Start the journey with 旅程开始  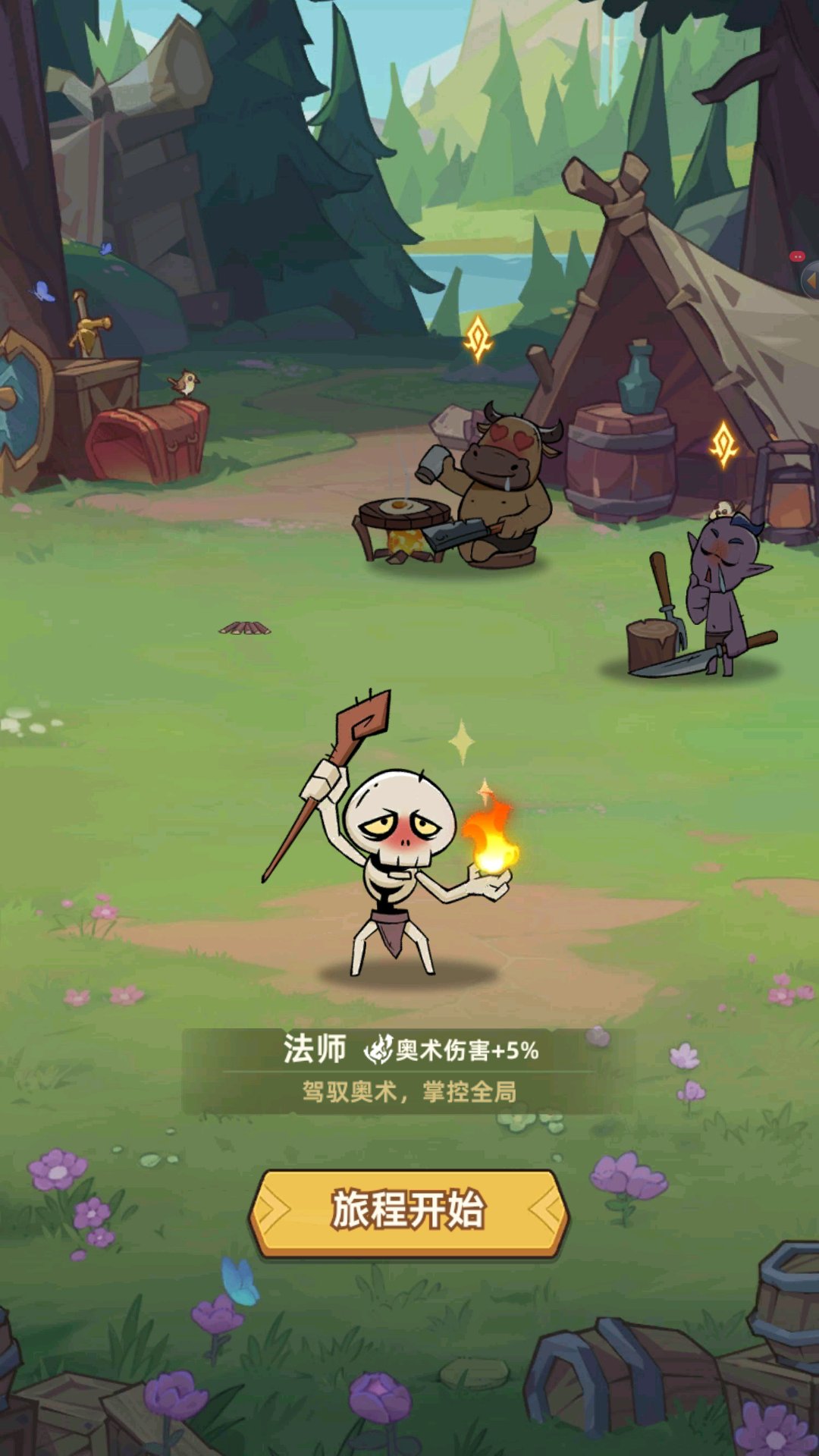tap(409, 1210)
